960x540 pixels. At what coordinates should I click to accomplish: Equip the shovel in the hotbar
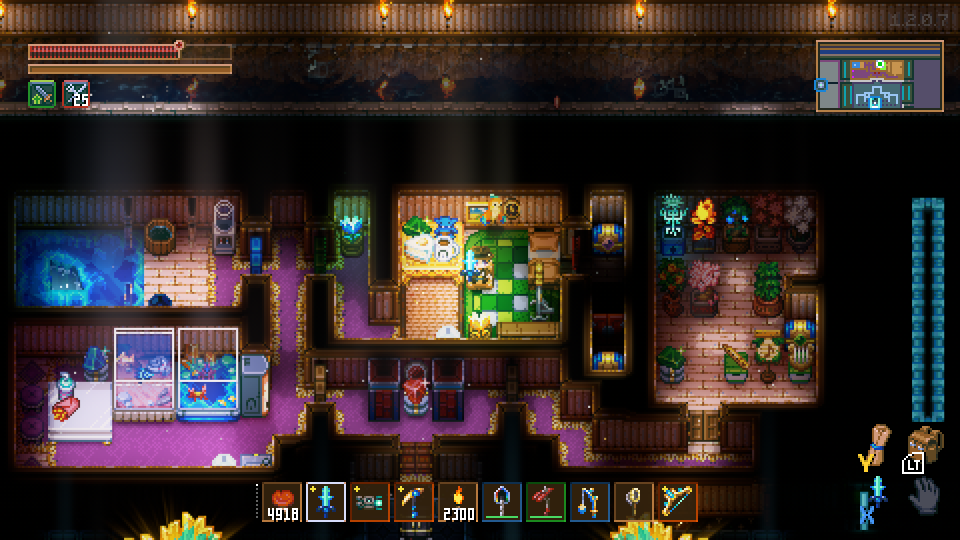point(502,501)
